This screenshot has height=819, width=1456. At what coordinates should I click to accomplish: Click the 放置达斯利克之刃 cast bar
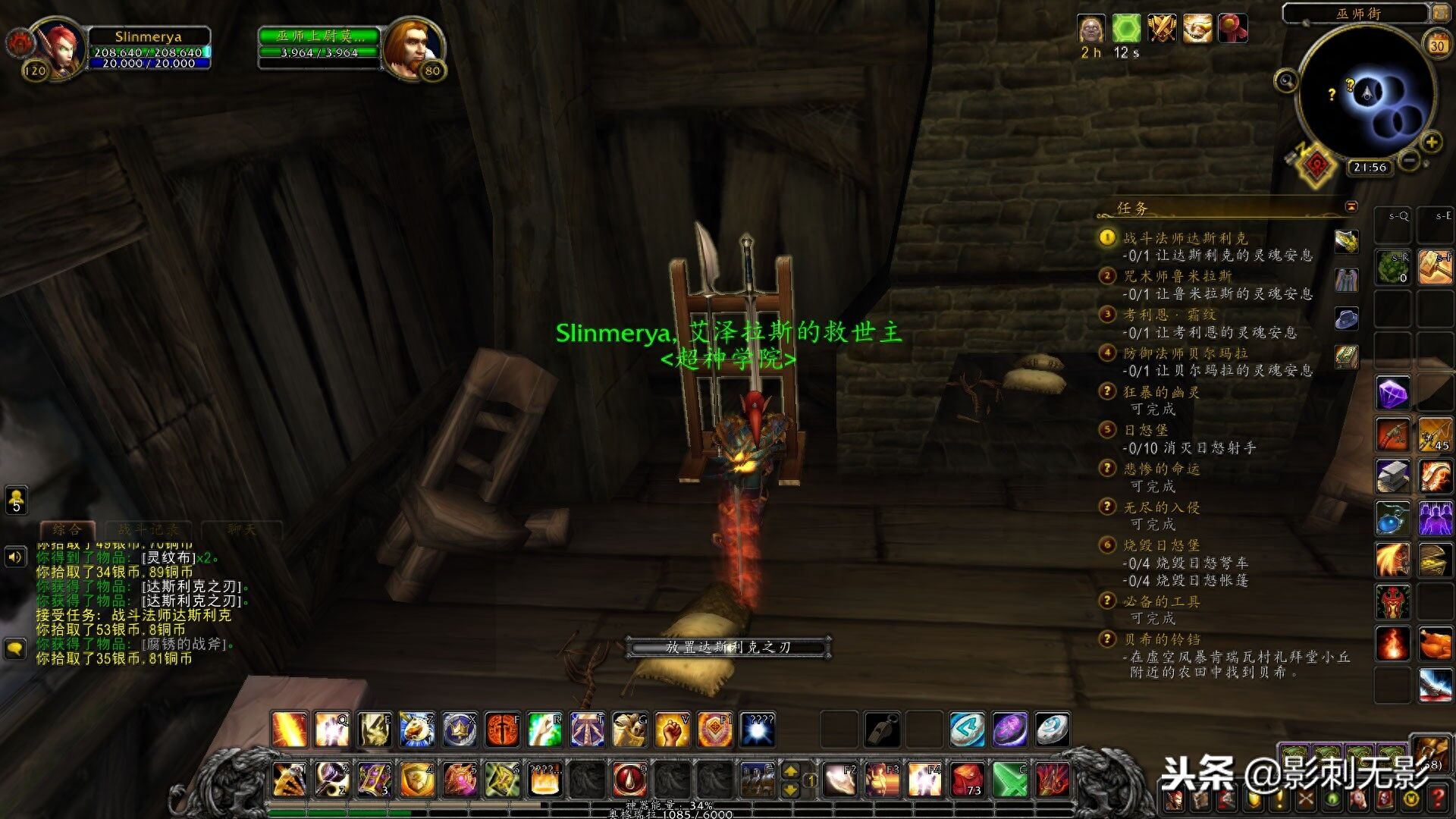pos(728,647)
